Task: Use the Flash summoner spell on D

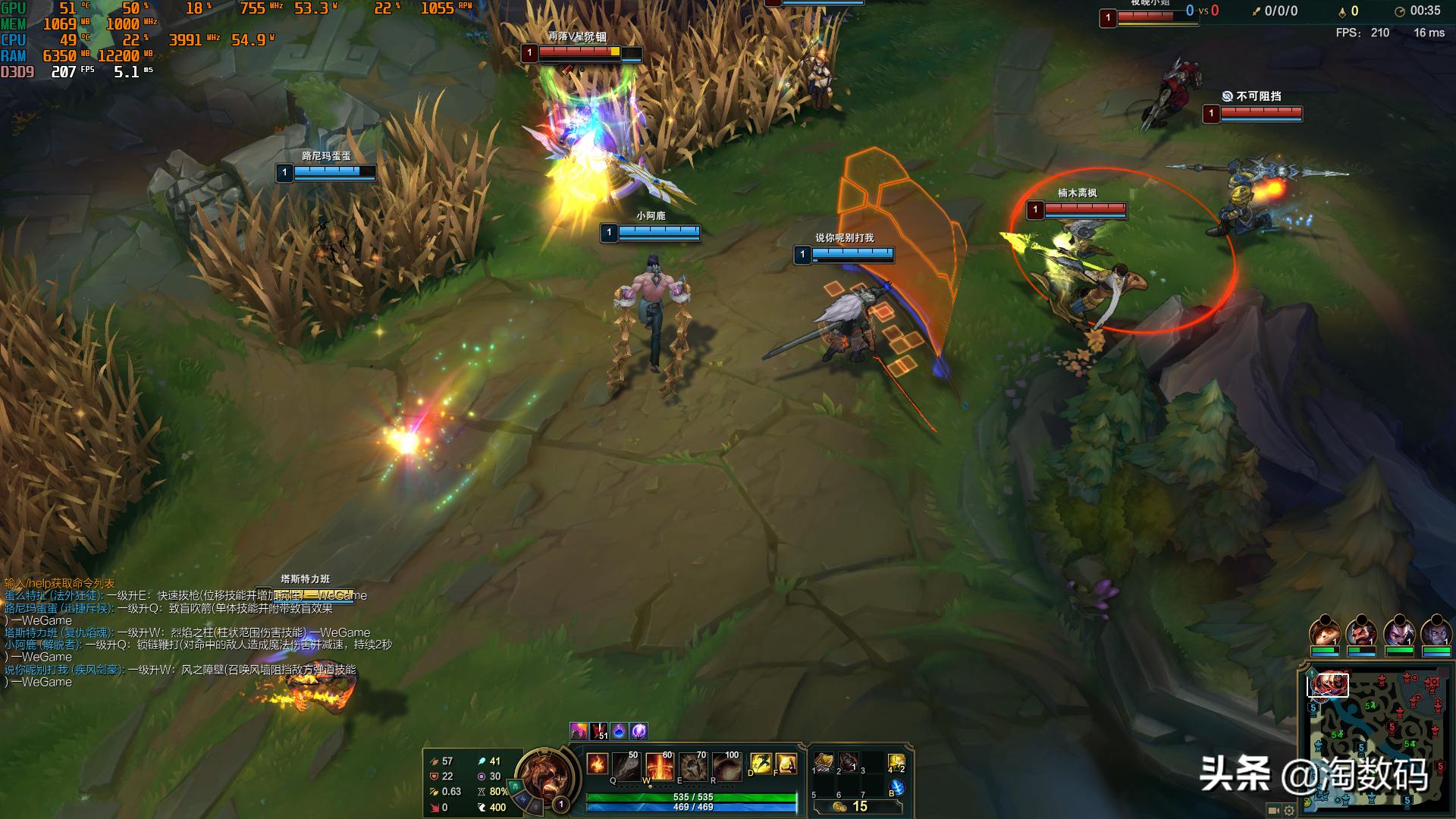Action: [x=761, y=764]
